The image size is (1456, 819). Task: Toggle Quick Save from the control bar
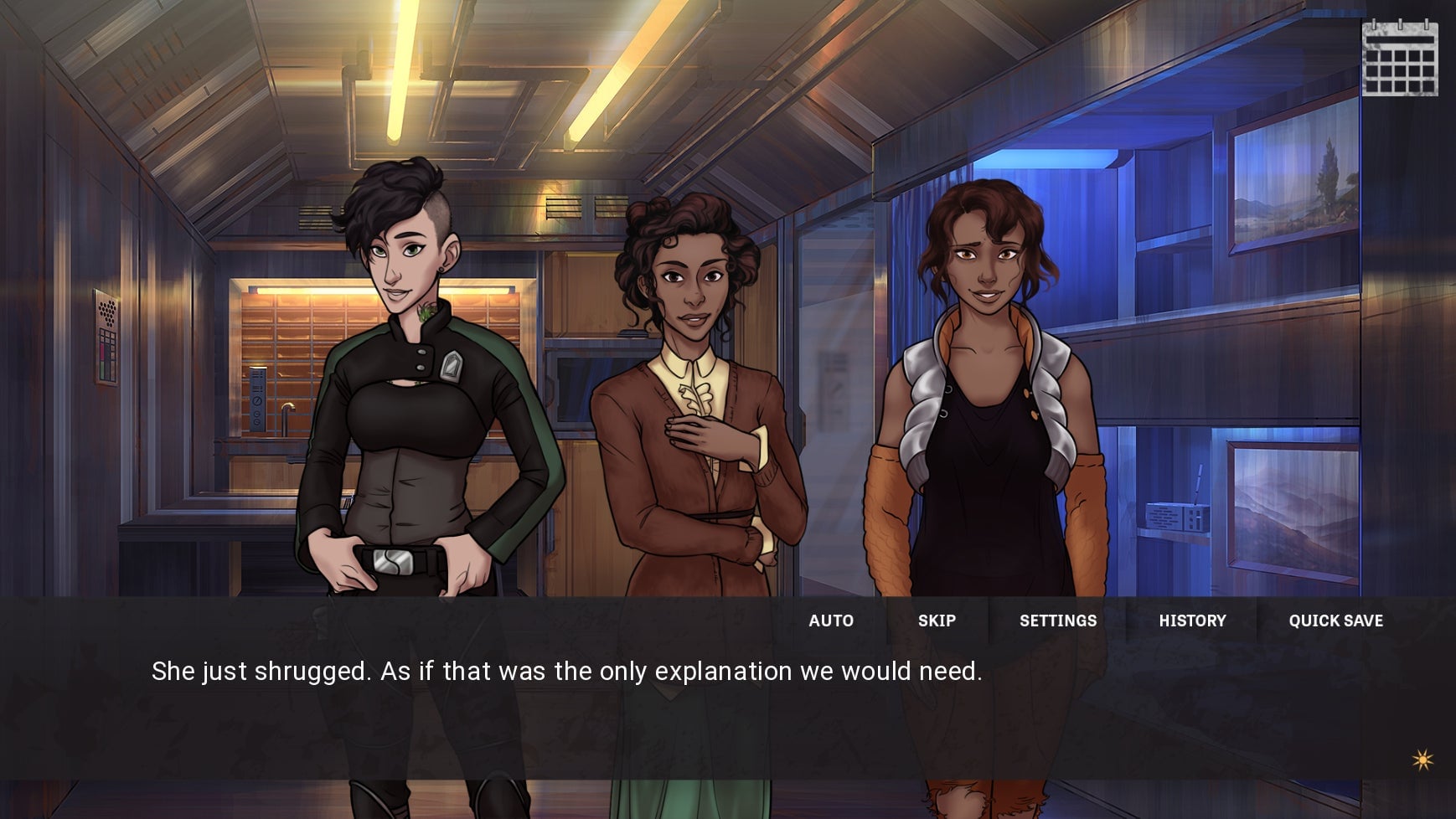point(1335,621)
